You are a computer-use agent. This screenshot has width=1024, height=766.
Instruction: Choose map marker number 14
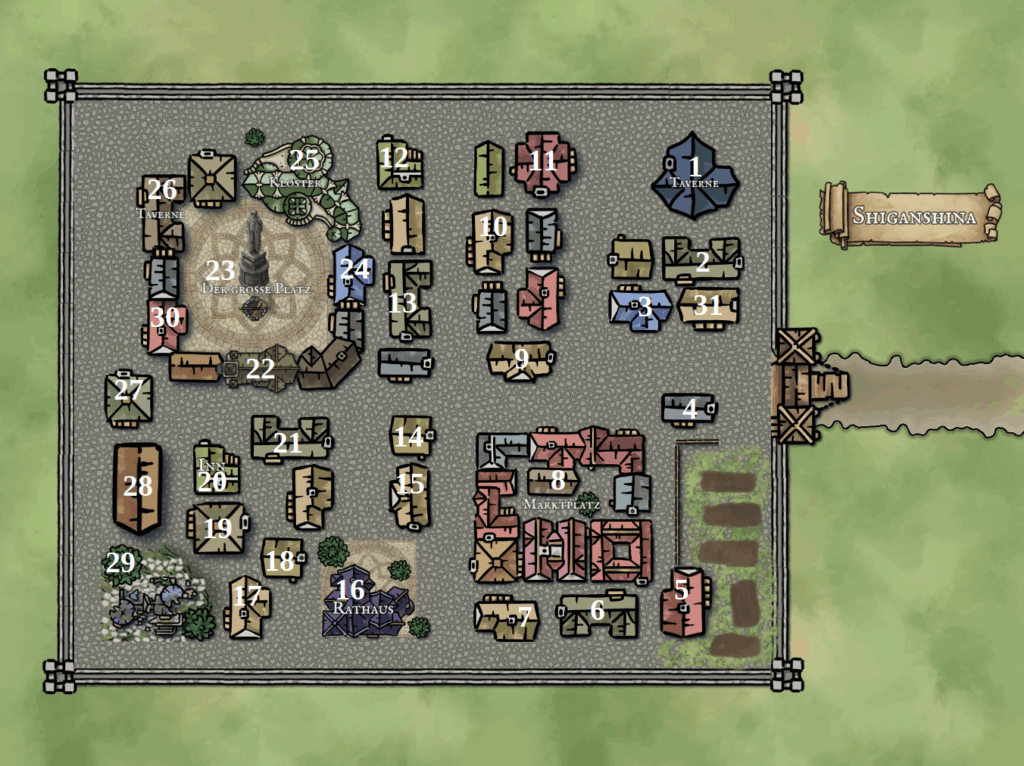tap(408, 437)
